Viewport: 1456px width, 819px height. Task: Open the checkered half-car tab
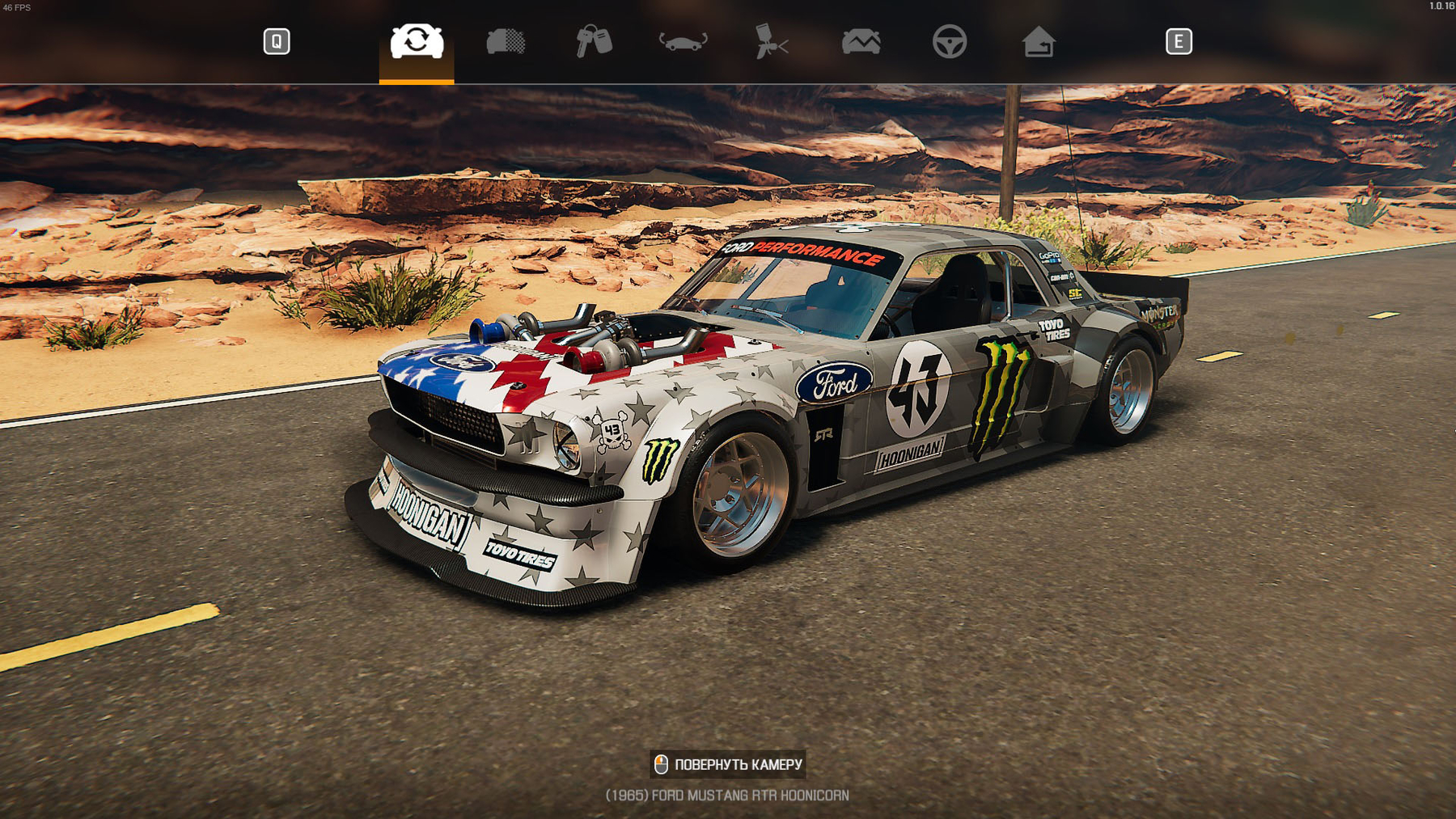click(506, 41)
